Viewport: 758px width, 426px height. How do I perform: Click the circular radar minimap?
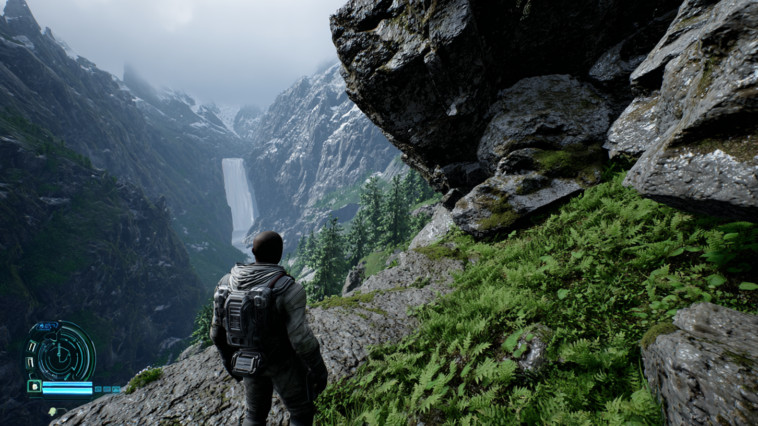[61, 352]
